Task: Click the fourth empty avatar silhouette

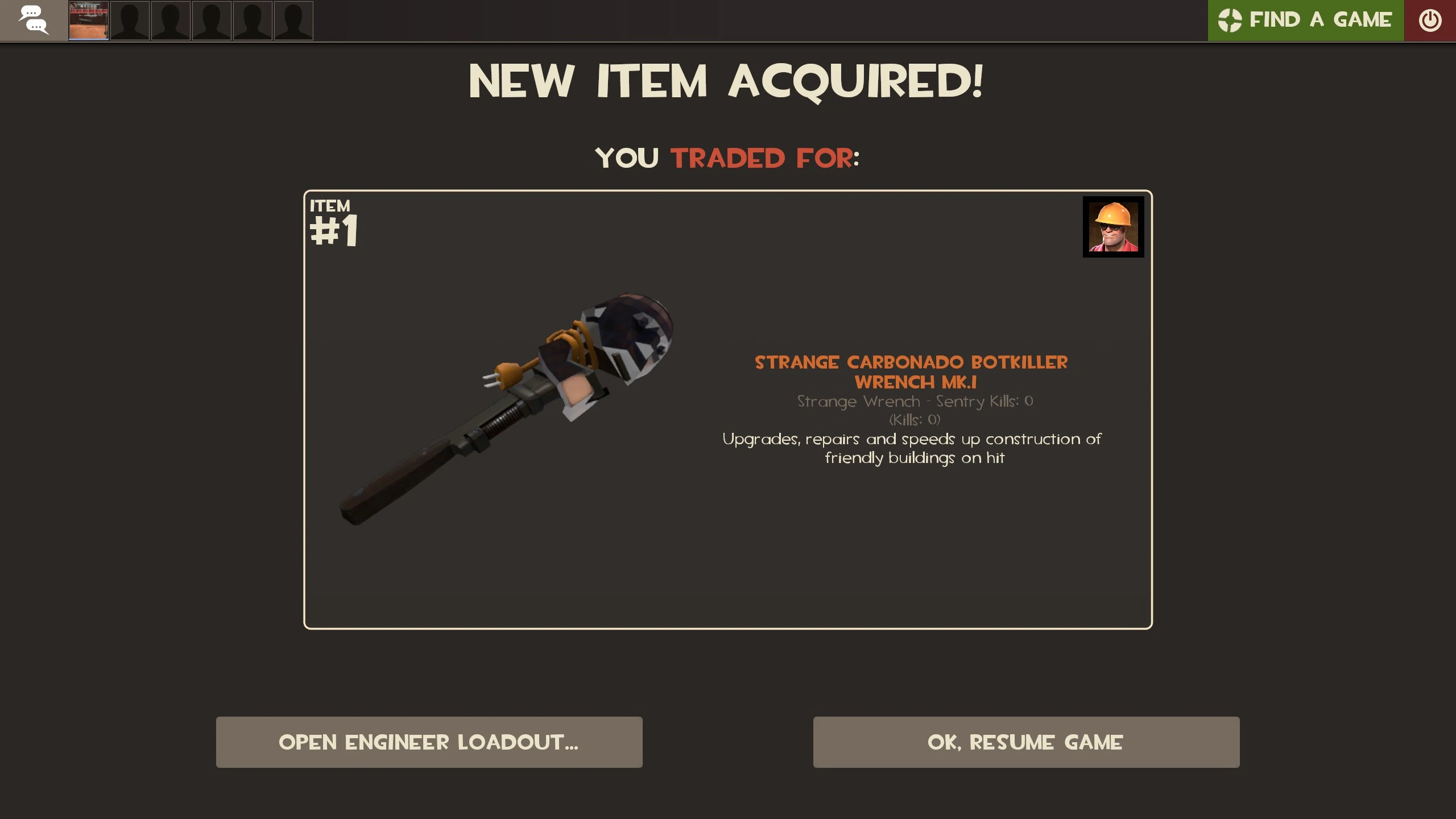Action: click(x=253, y=20)
